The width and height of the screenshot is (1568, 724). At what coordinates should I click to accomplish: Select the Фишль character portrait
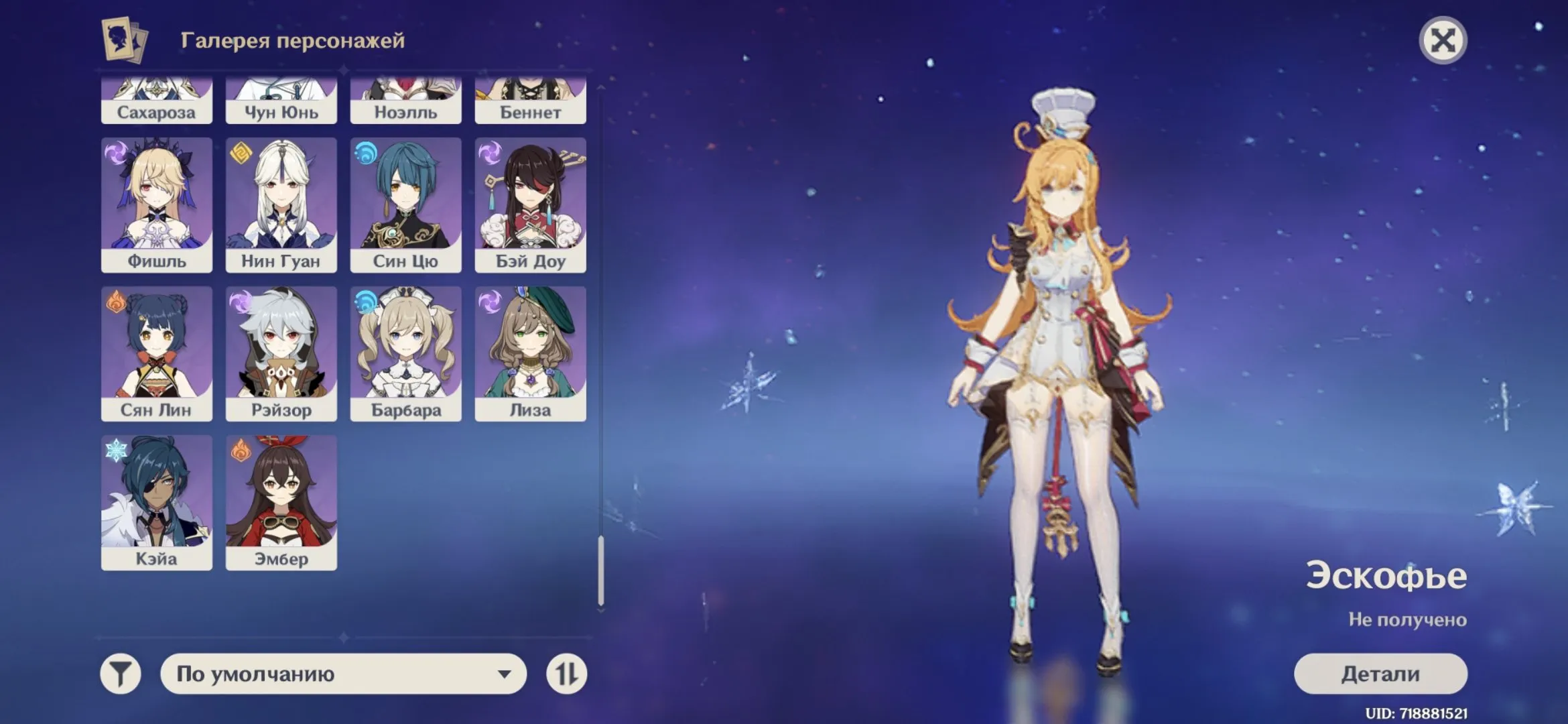157,201
